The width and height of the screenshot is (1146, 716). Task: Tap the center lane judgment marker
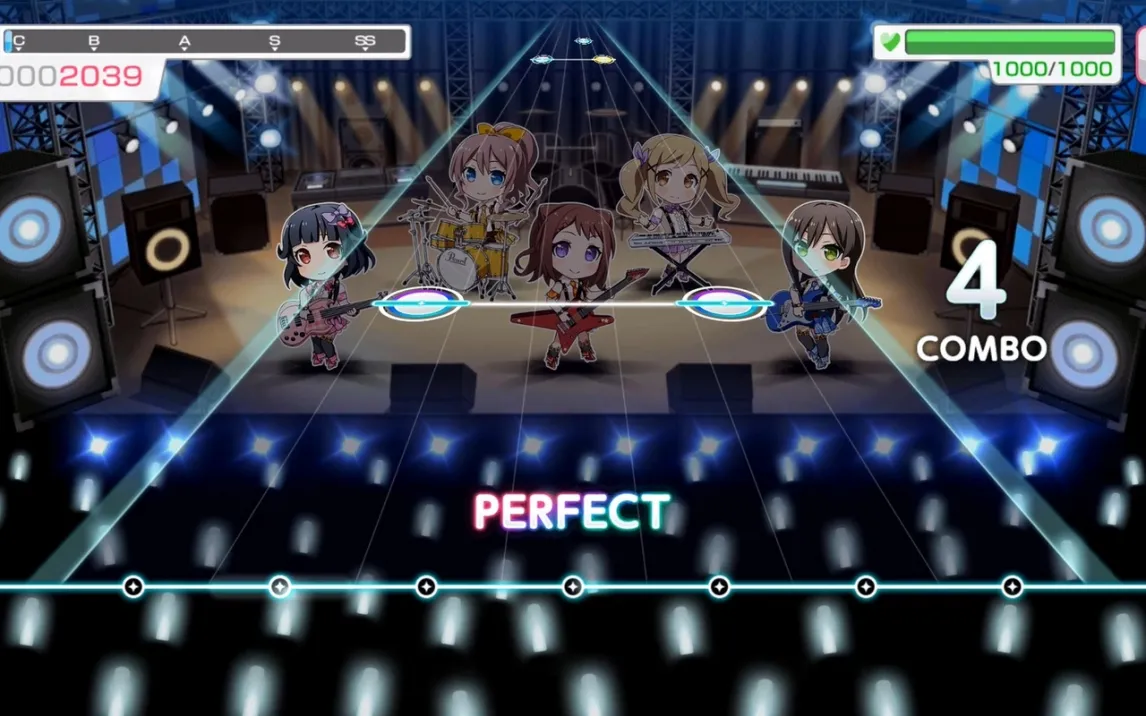pos(573,586)
